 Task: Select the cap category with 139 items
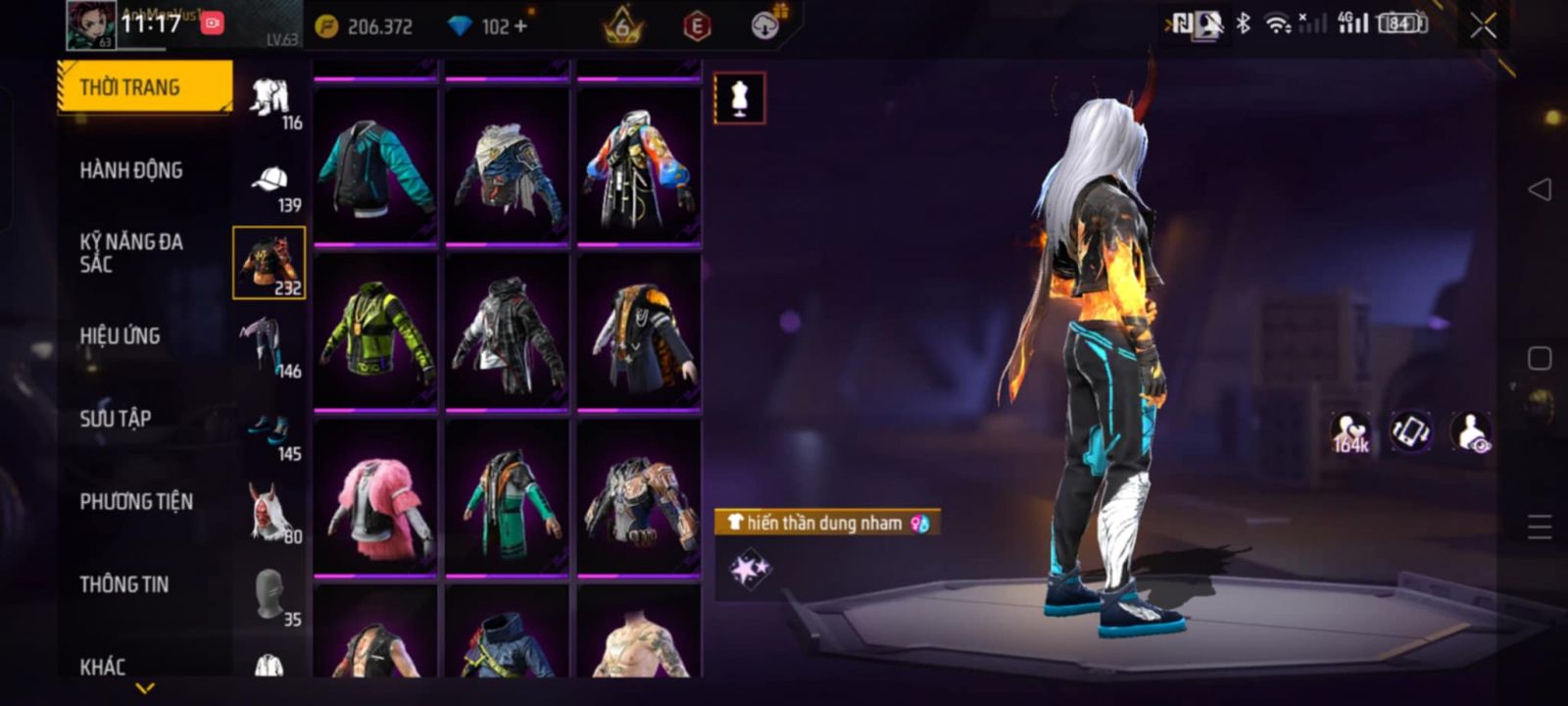[x=270, y=184]
